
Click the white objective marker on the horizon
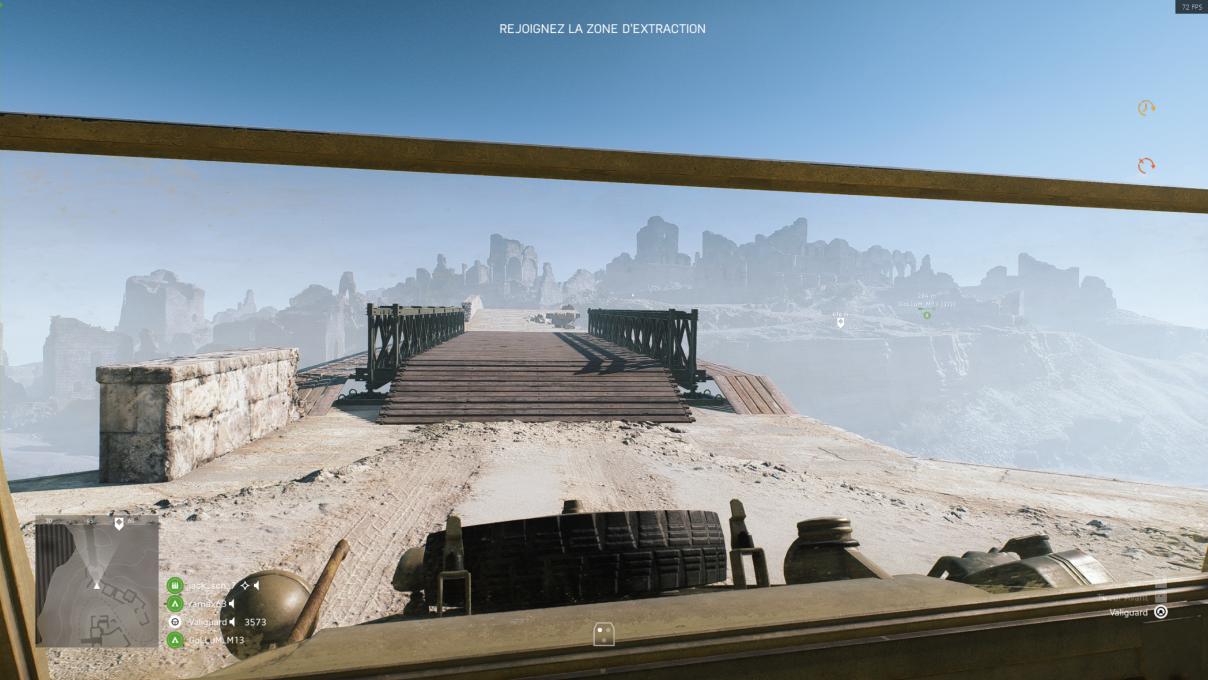[x=840, y=322]
